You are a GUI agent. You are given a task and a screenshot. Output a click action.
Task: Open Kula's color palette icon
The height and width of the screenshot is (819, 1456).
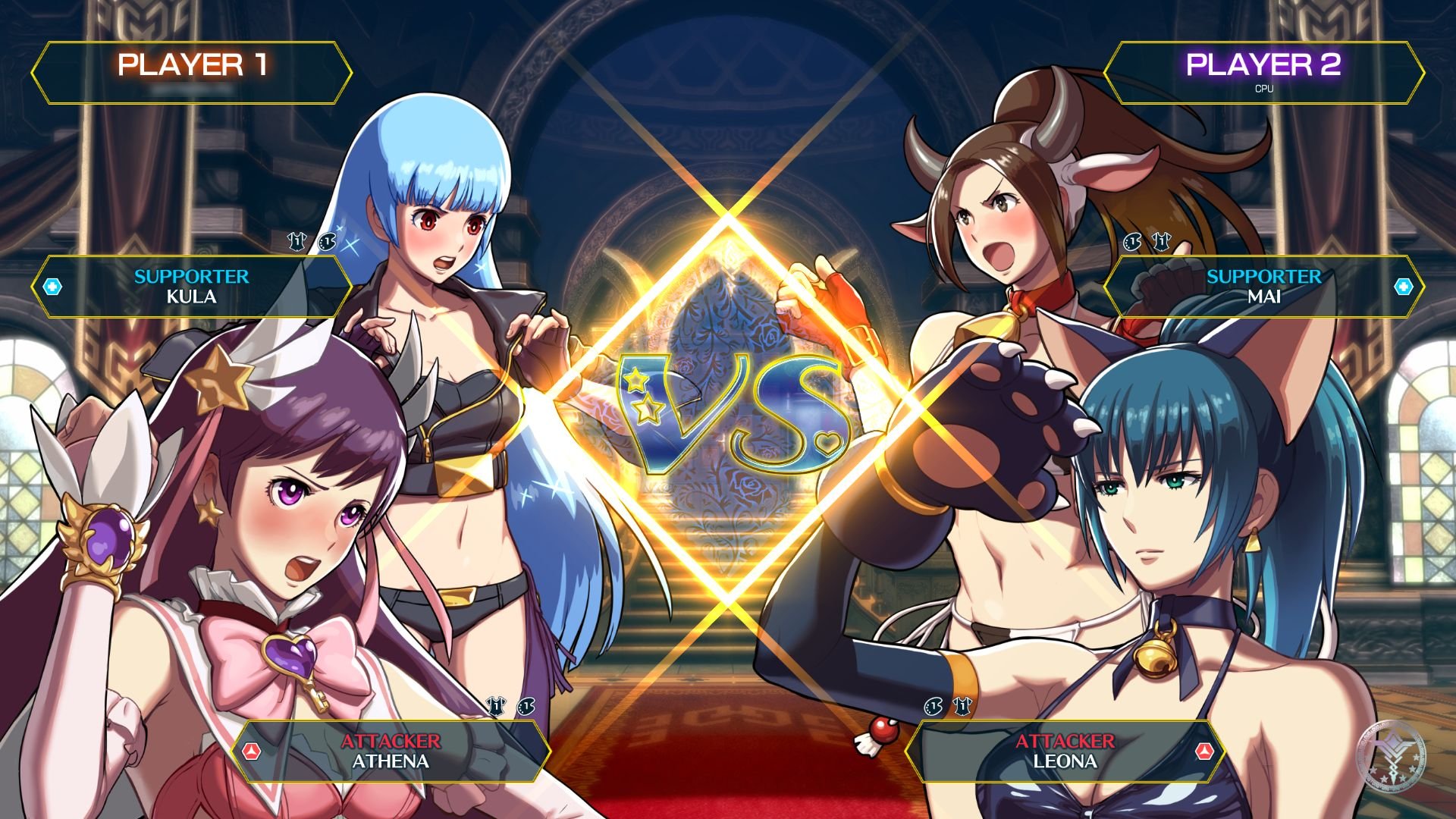click(x=326, y=241)
